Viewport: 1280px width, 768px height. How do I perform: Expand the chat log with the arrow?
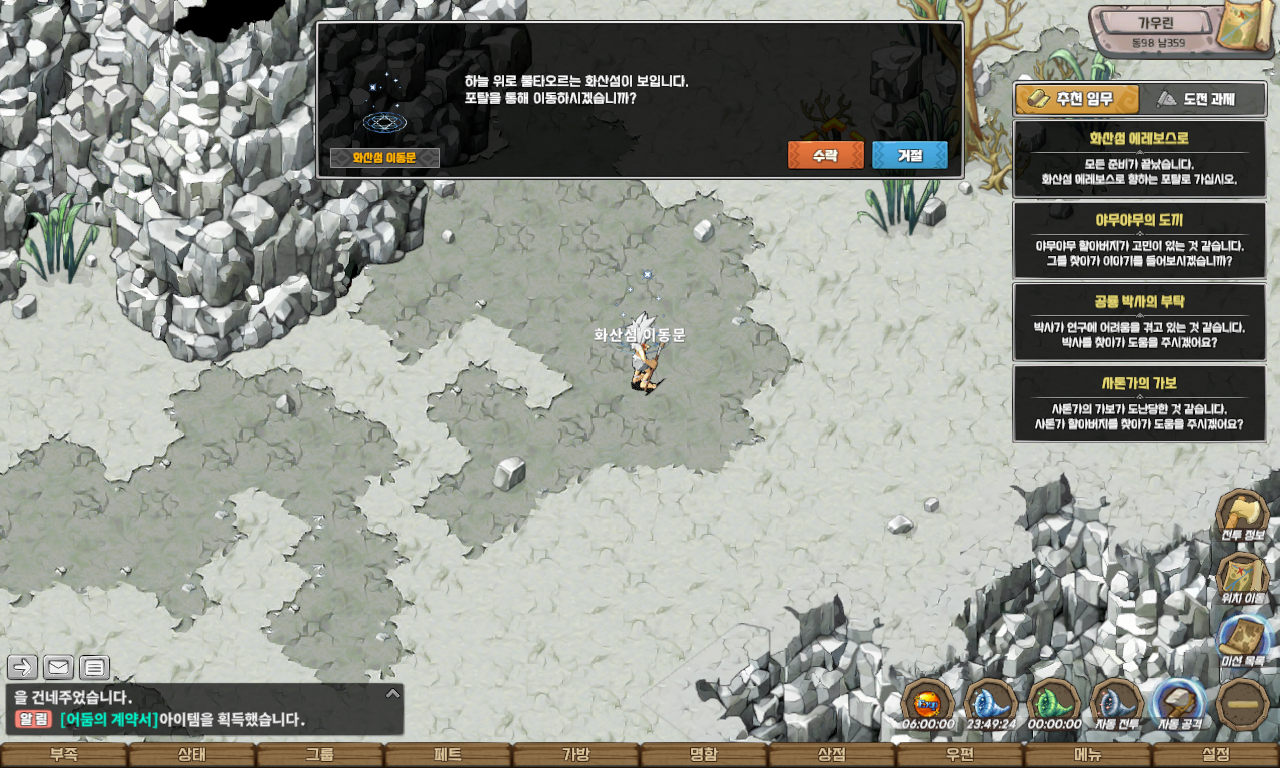[x=393, y=693]
